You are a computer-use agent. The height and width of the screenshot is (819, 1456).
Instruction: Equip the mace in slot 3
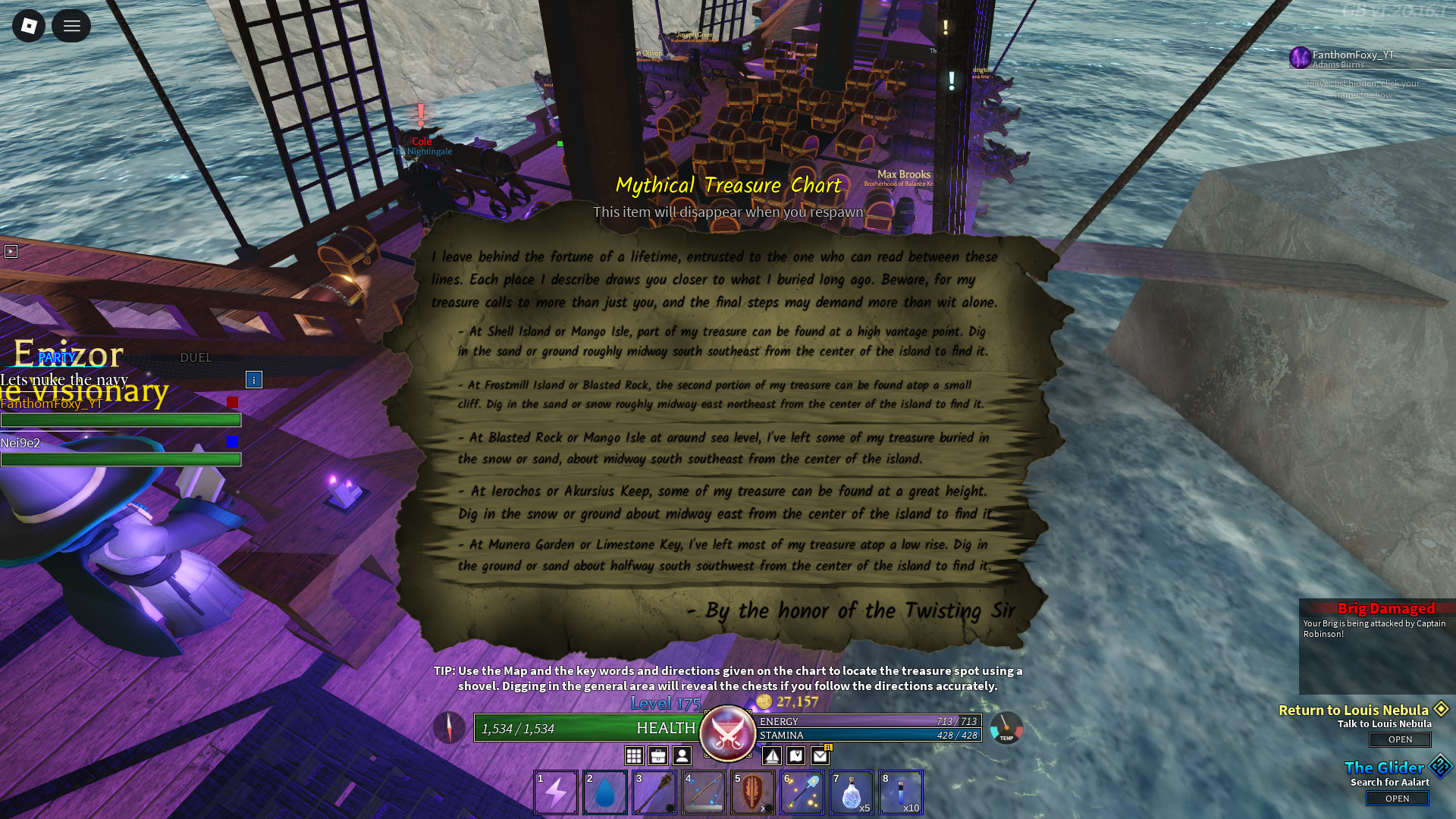click(654, 792)
